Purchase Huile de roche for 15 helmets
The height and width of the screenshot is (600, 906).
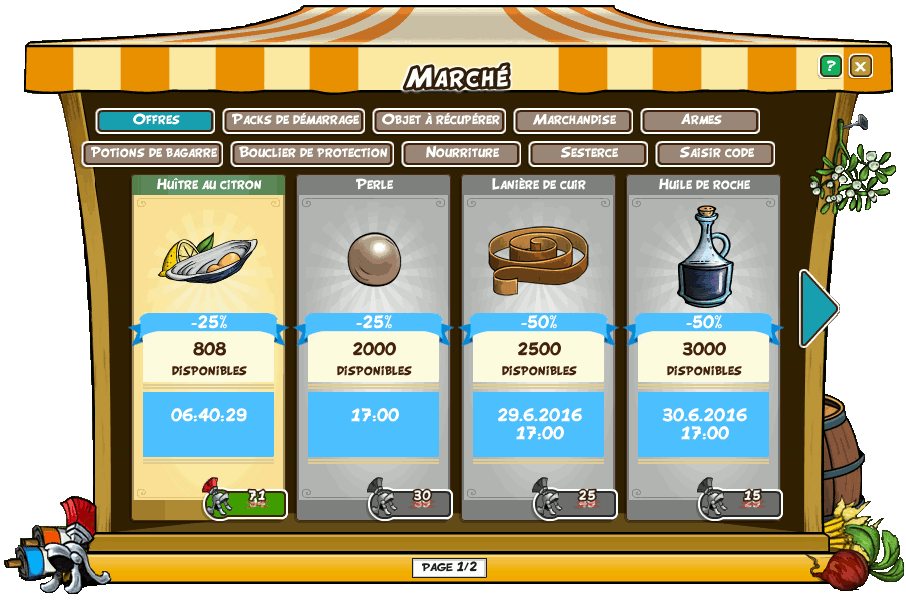coord(742,503)
